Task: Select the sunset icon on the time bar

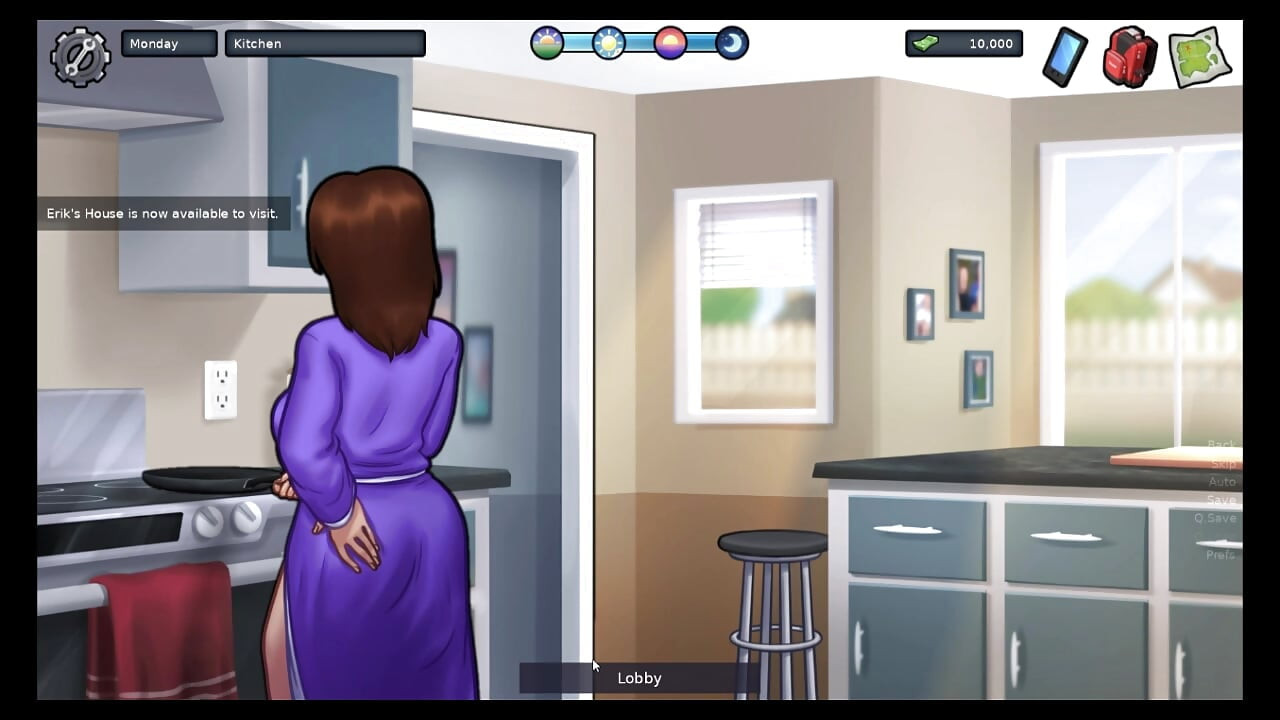Action: [x=670, y=43]
